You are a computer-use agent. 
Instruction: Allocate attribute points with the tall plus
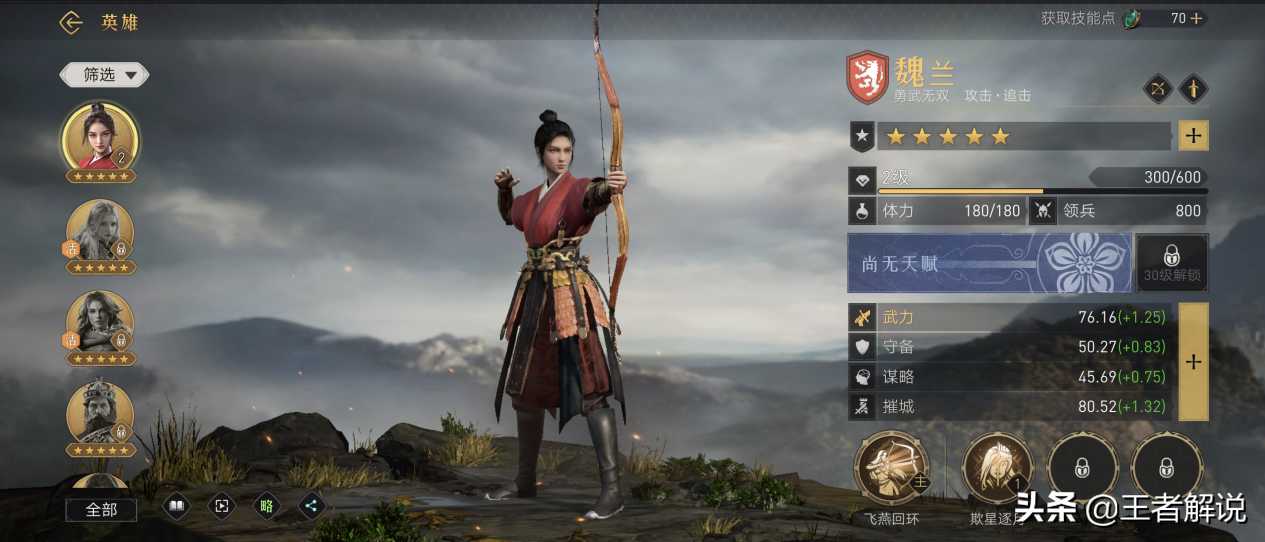1193,362
